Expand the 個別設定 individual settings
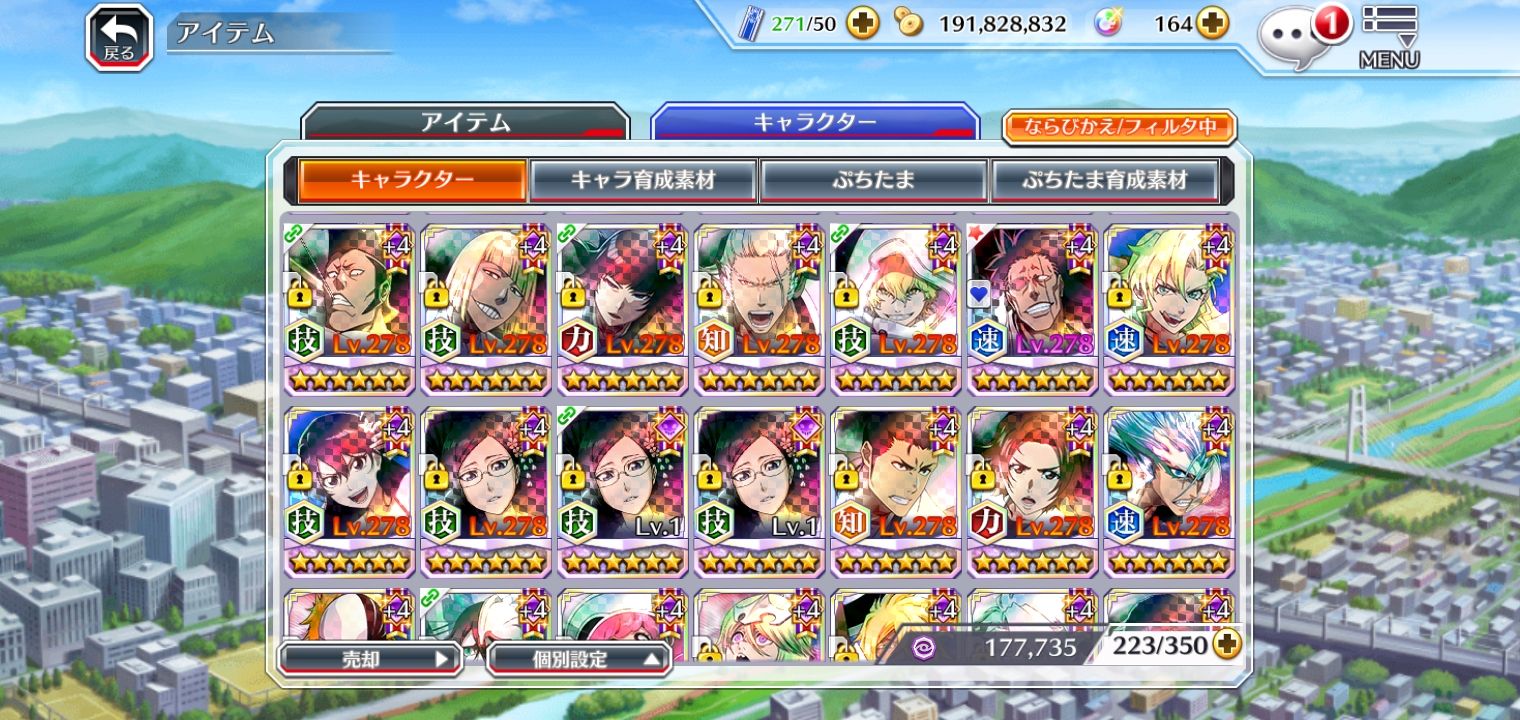 coord(579,659)
